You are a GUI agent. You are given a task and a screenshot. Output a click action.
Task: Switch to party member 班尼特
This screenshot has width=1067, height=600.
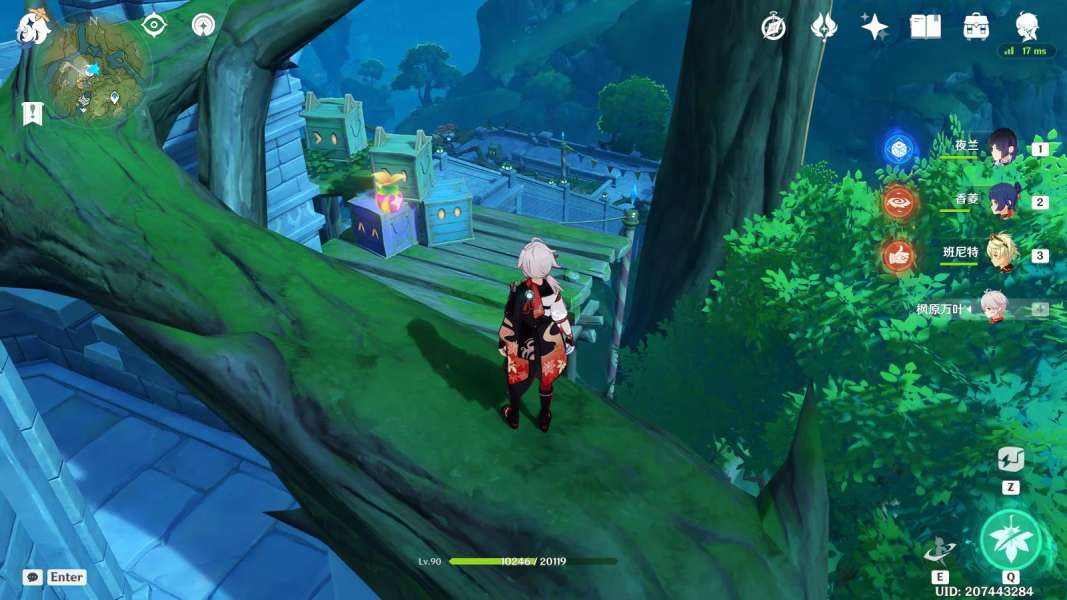1001,254
